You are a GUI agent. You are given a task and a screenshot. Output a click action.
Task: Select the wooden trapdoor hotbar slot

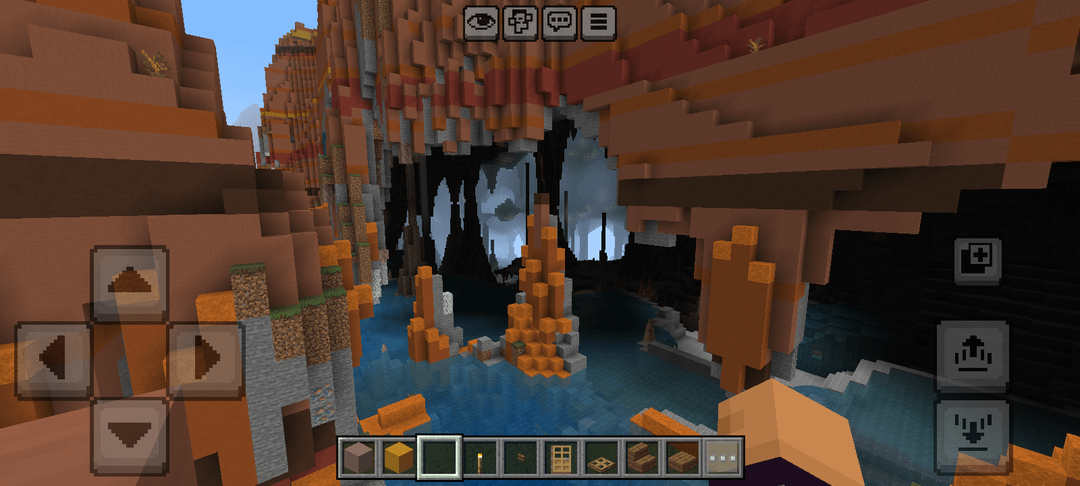coord(603,457)
